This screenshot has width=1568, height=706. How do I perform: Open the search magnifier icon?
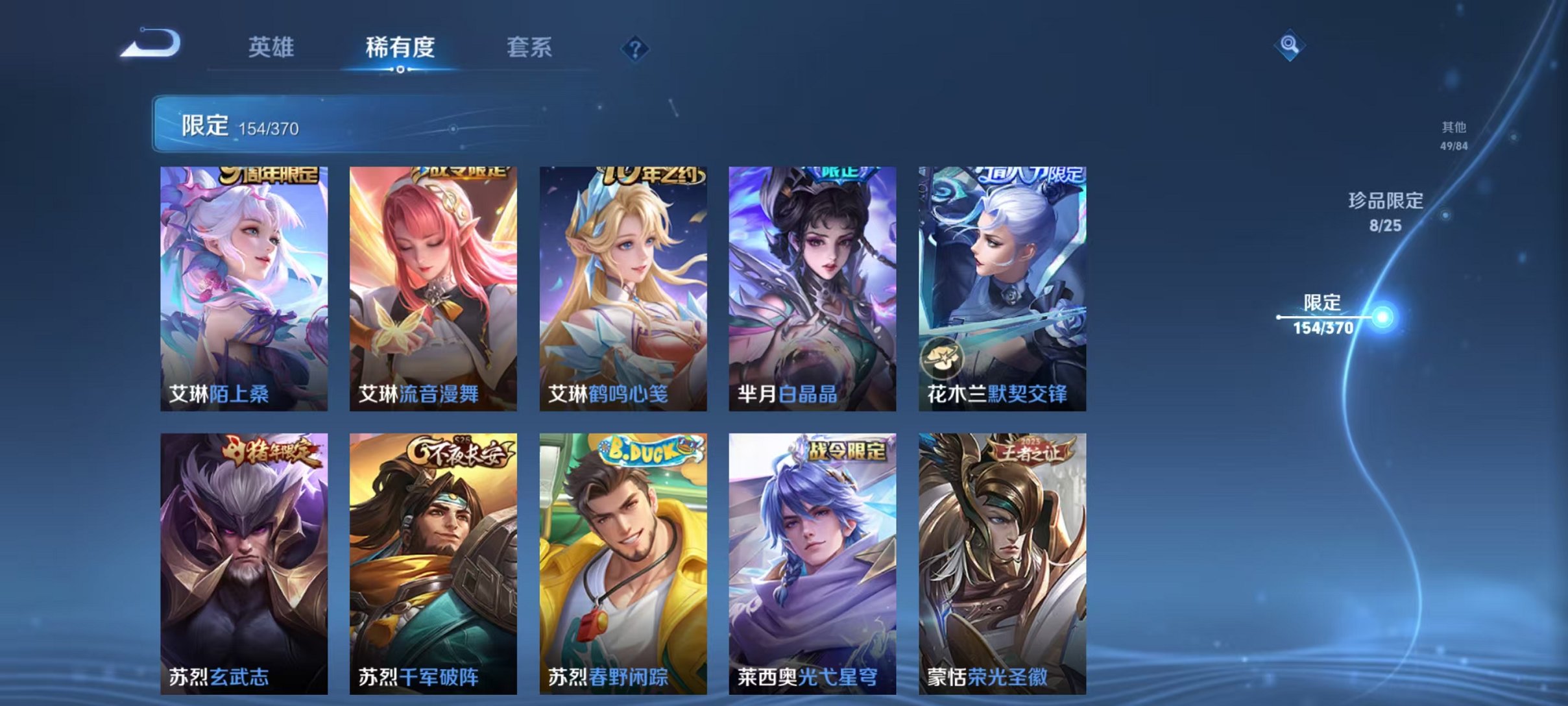1291,47
